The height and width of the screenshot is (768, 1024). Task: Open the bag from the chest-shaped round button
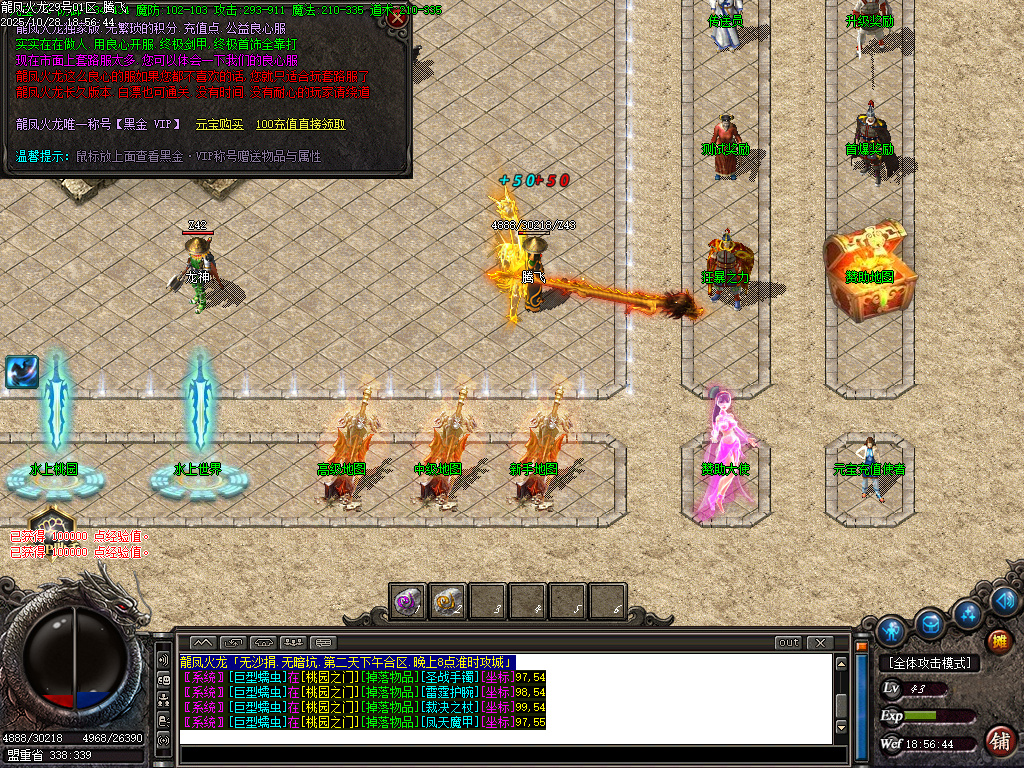pyautogui.click(x=930, y=622)
